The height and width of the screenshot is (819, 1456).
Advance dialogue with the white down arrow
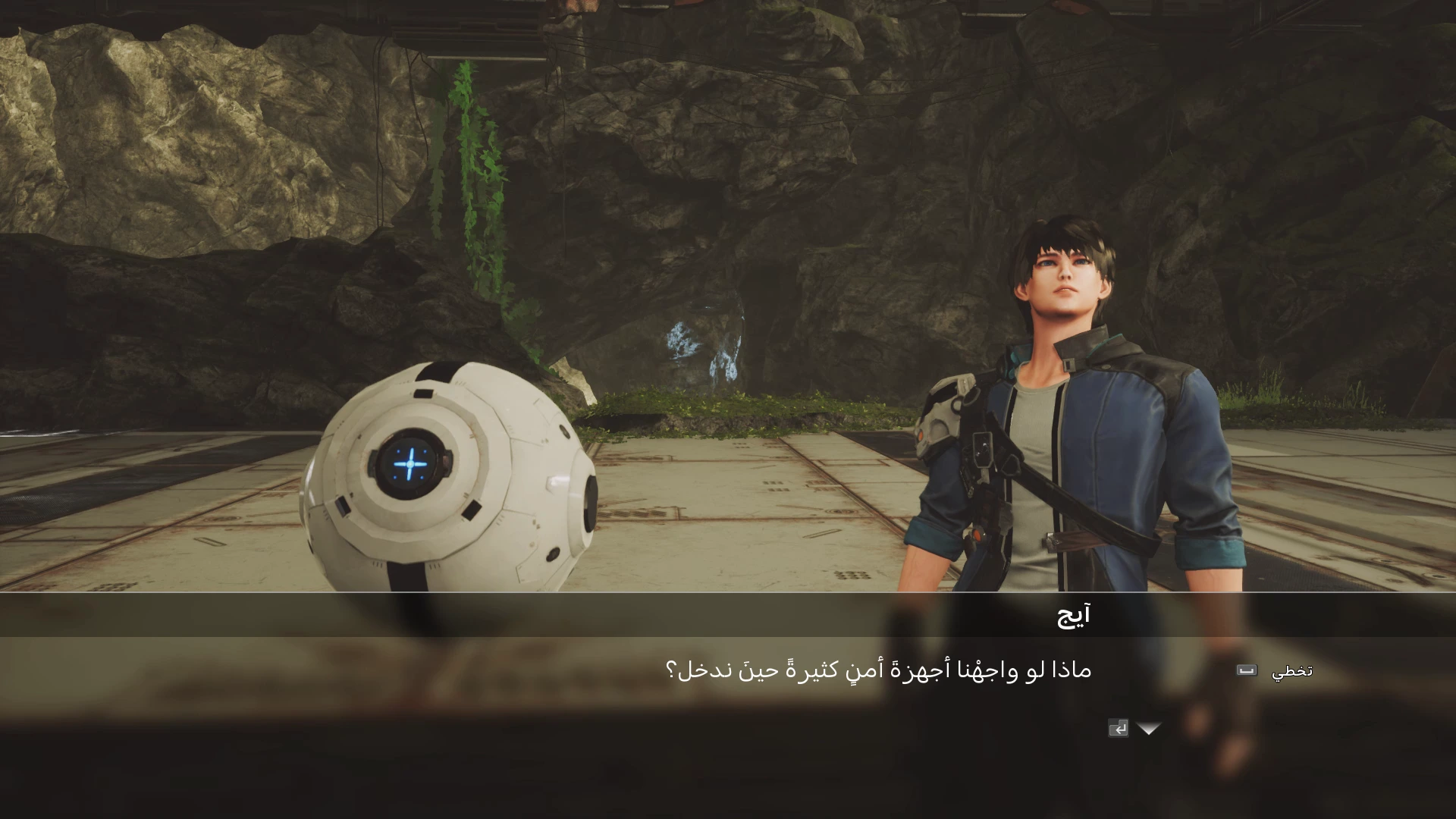pyautogui.click(x=1149, y=729)
